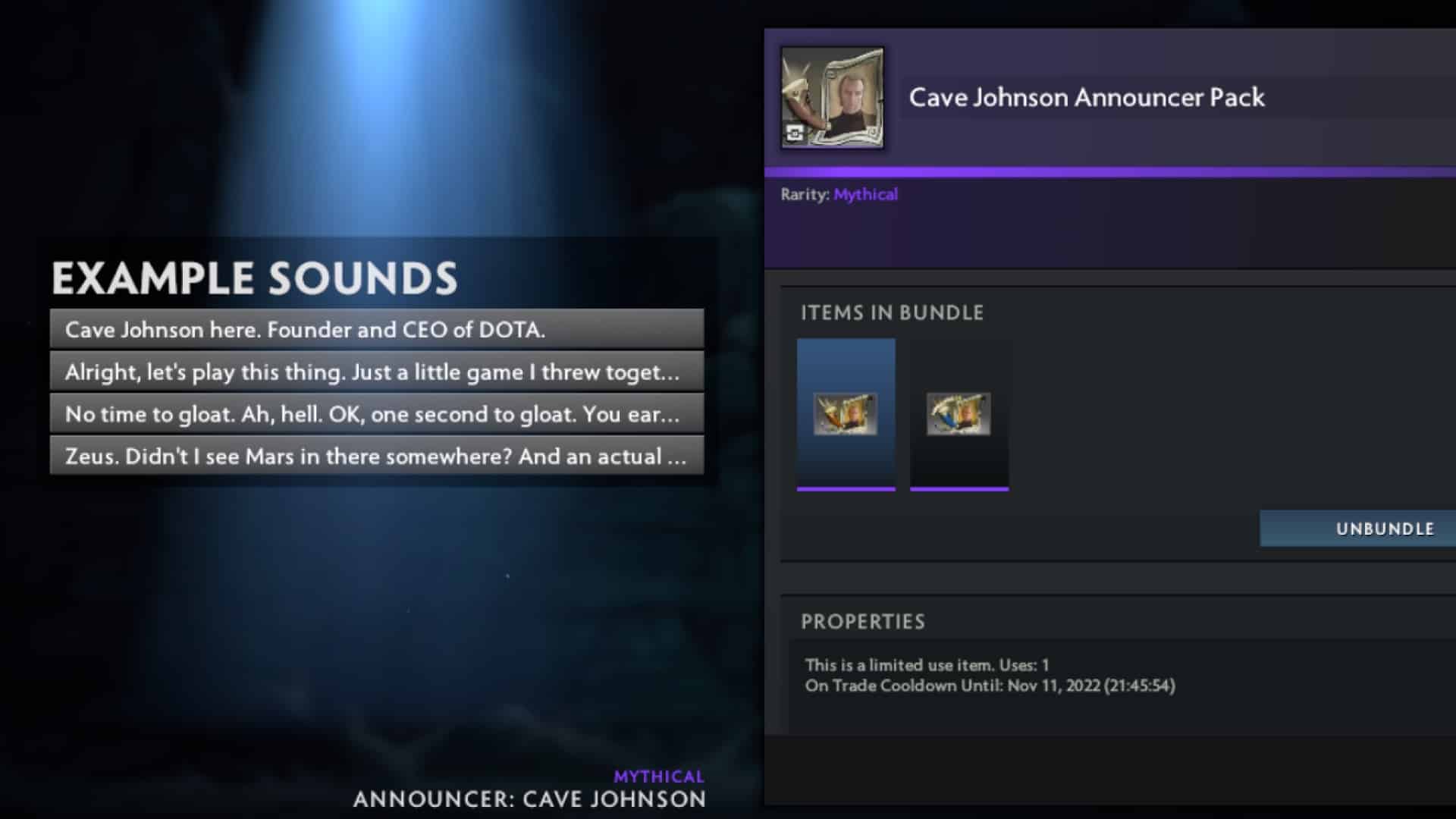
Task: Click the Cave Johnson Announcer Pack title
Action: coord(1086,97)
